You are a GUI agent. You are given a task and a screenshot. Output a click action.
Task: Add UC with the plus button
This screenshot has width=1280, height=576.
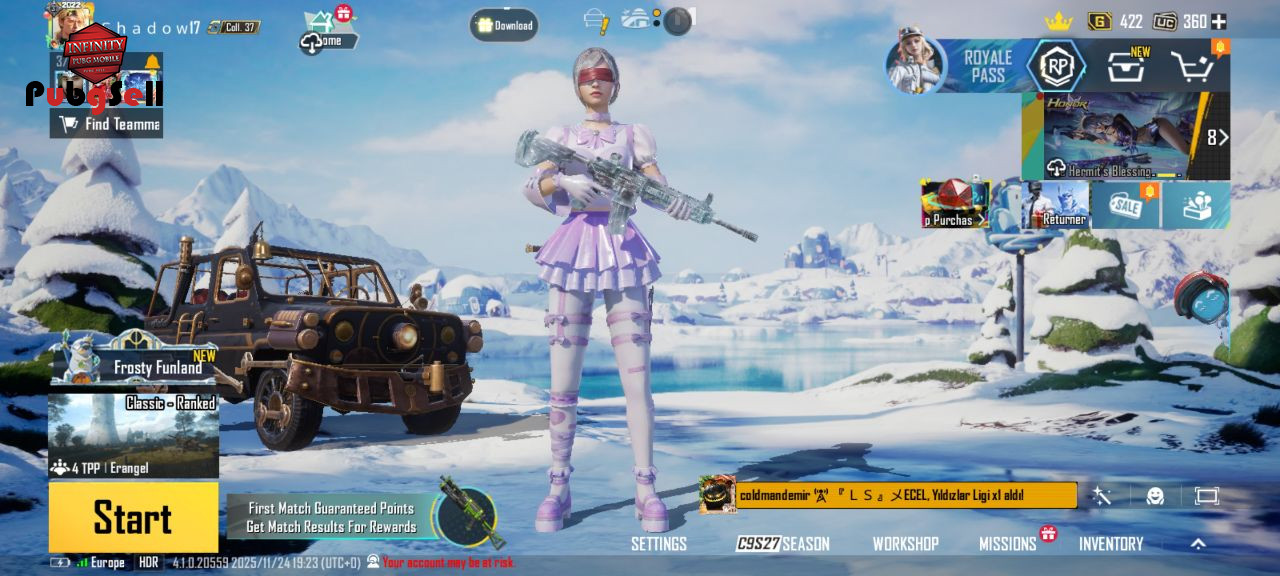point(1219,21)
